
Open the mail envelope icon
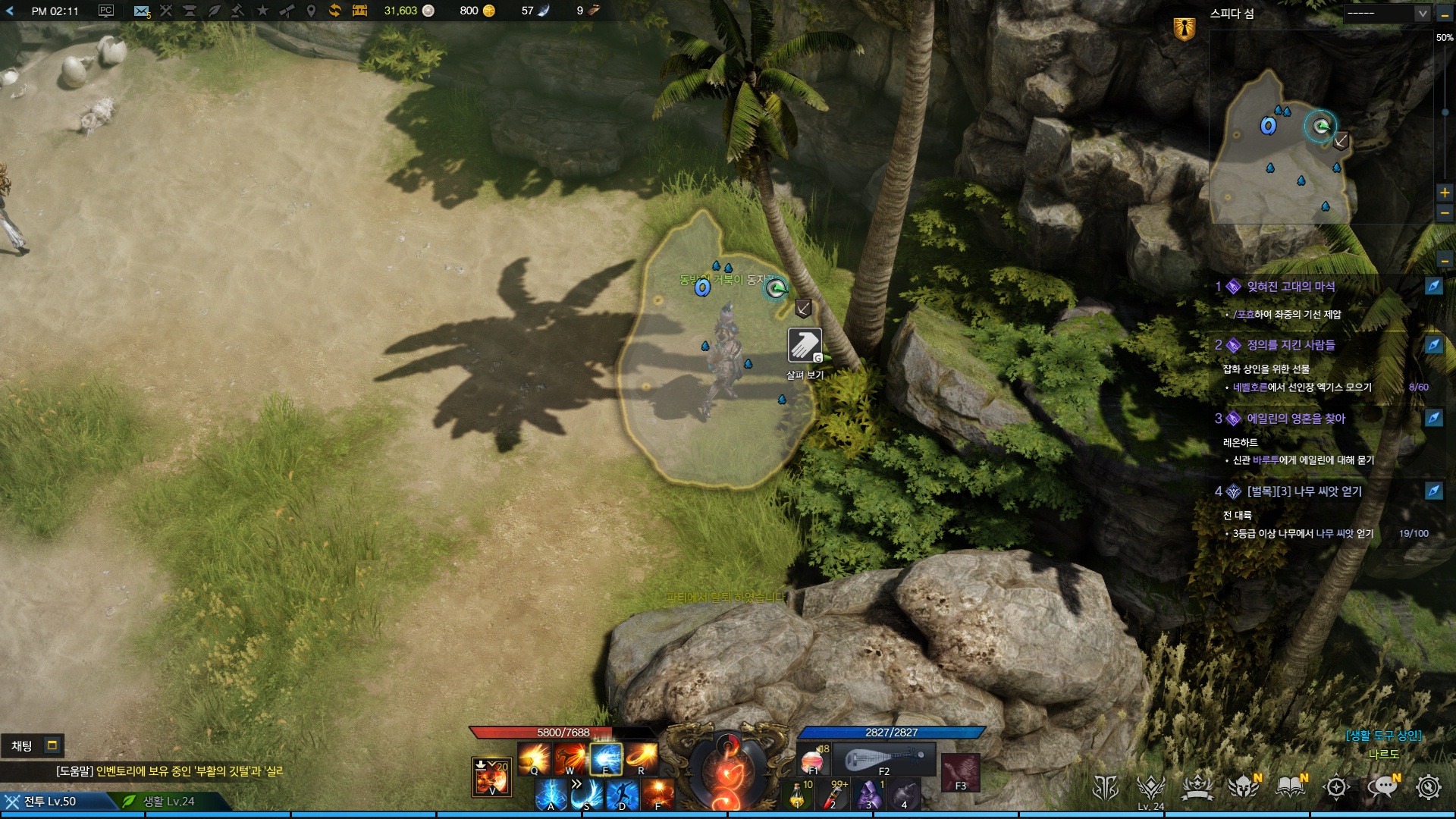[x=141, y=11]
